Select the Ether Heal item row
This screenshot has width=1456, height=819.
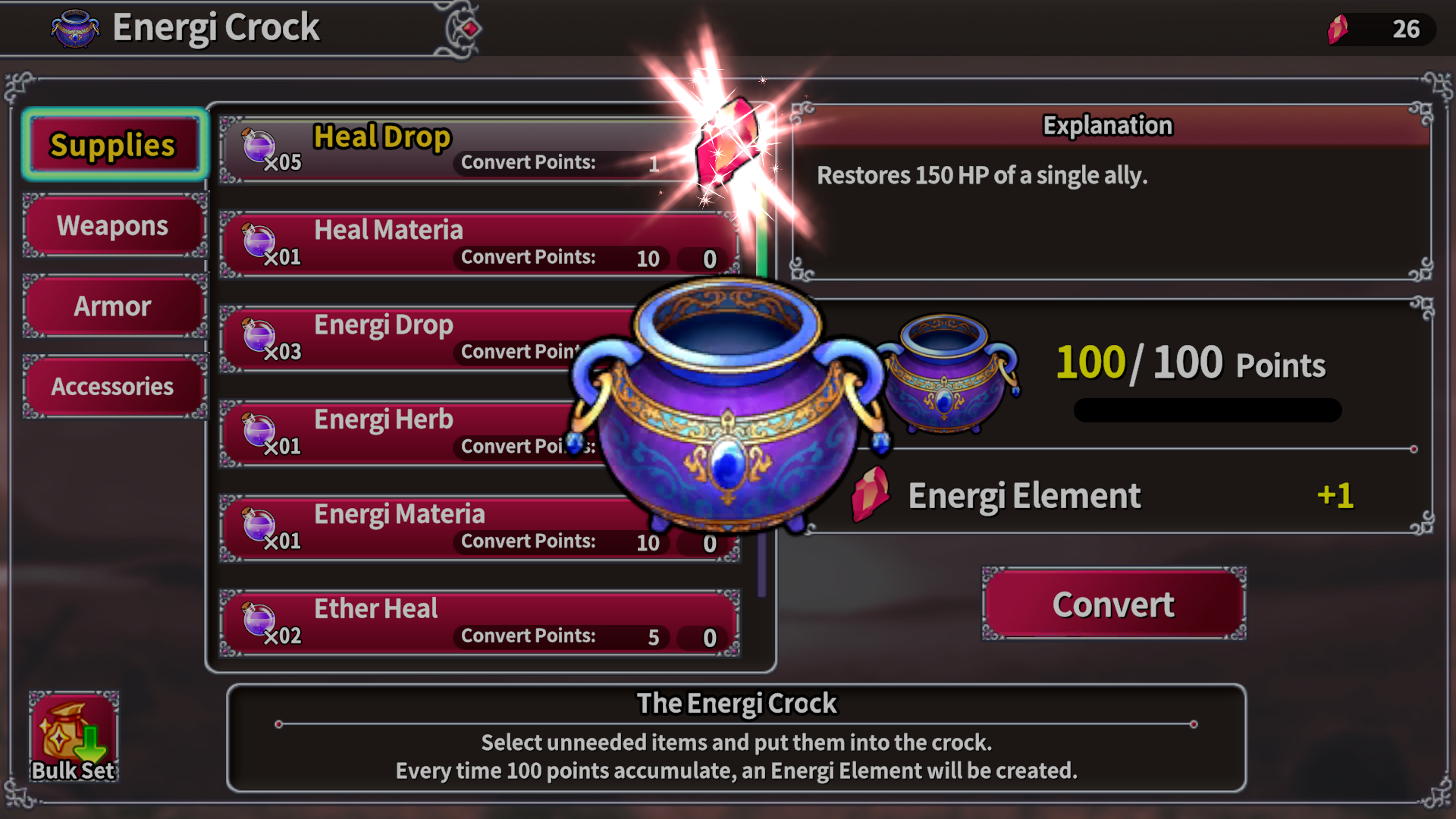(478, 620)
